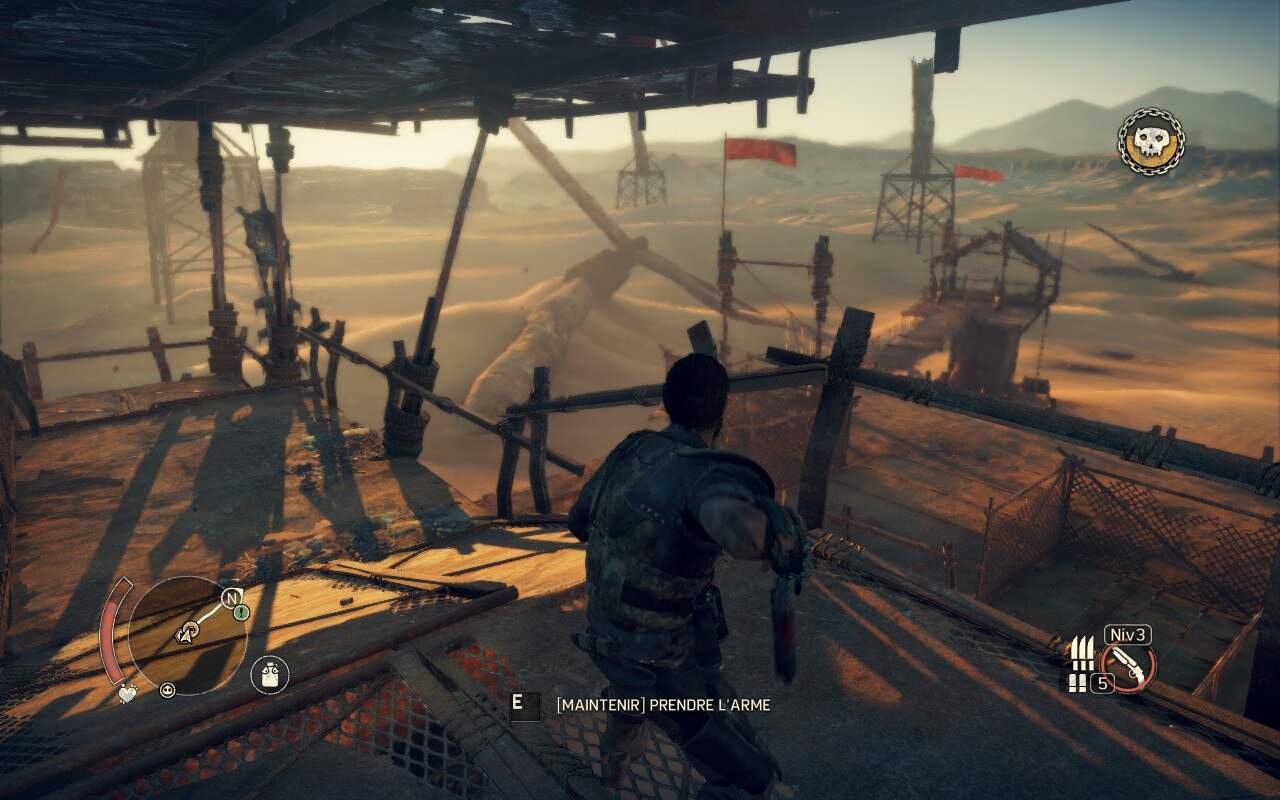Click the skull threat icon
1280x800 pixels.
[1150, 142]
